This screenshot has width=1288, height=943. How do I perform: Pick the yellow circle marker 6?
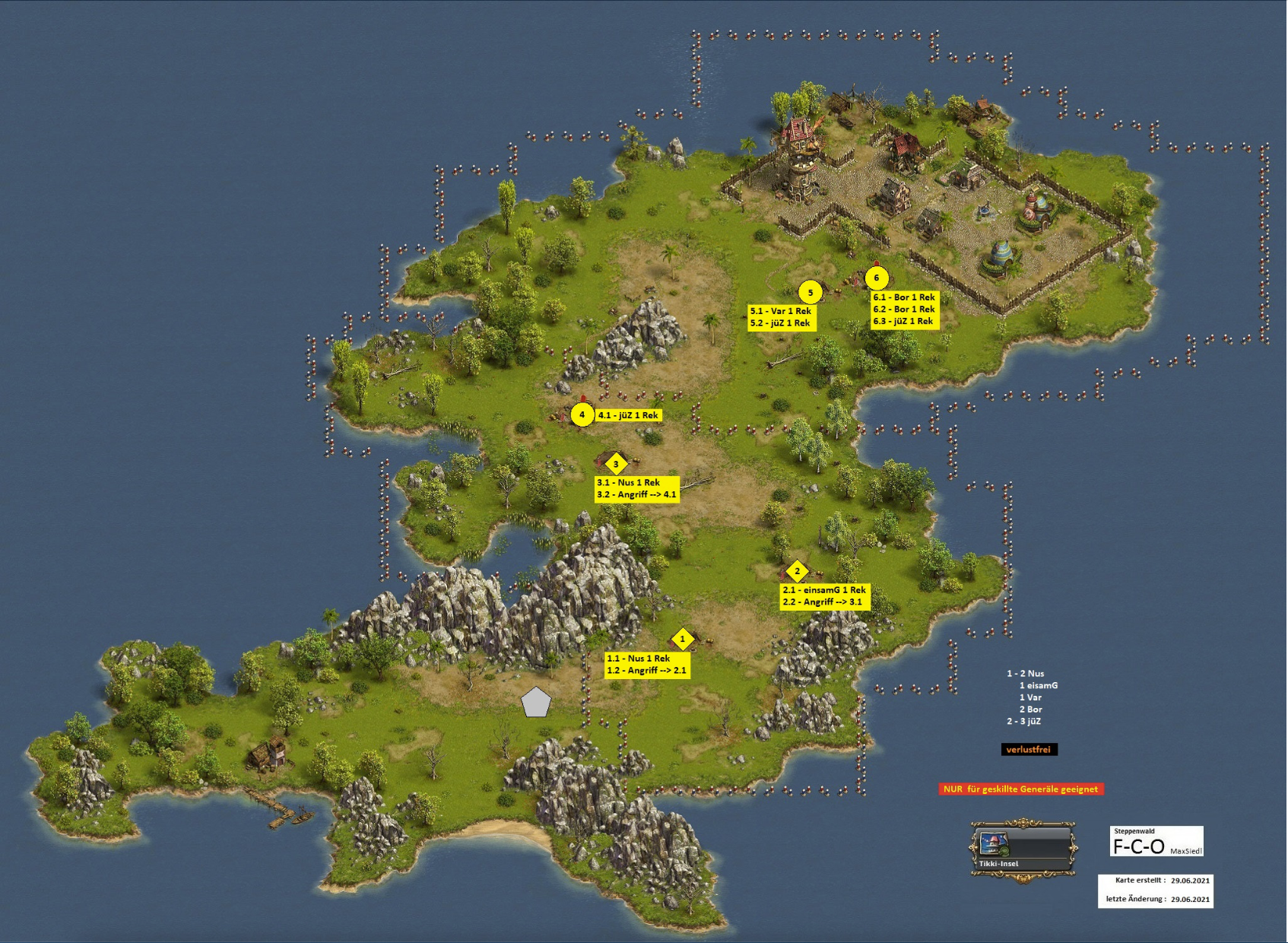(x=877, y=278)
